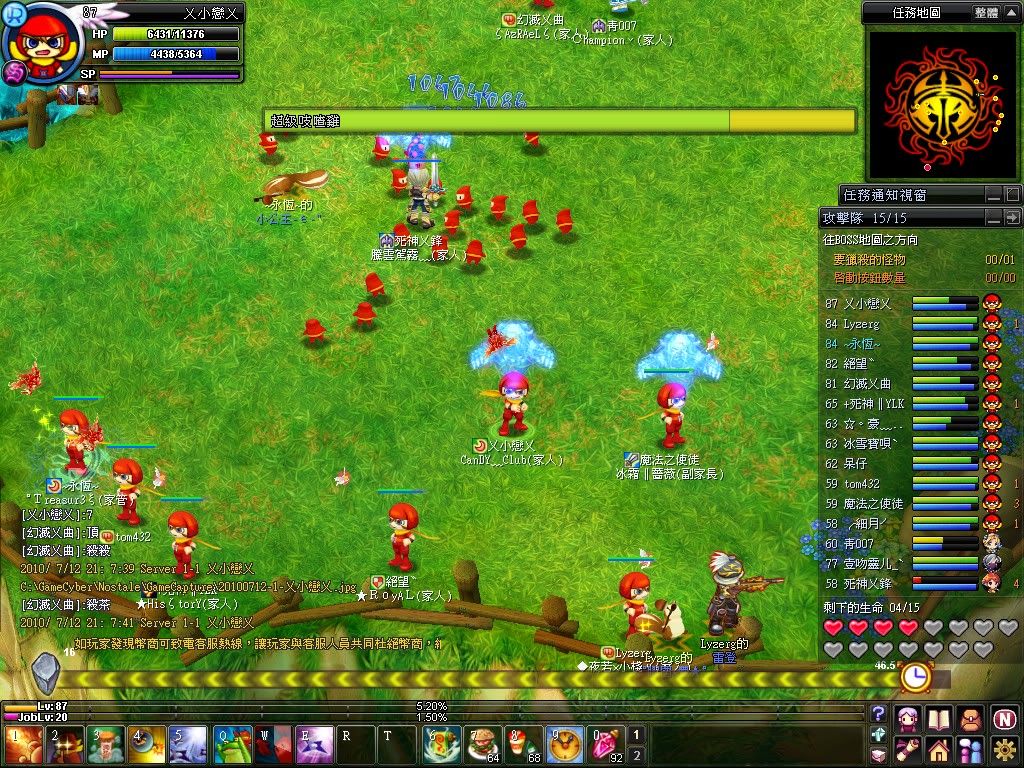Switch to hotbar page 2

(x=635, y=756)
